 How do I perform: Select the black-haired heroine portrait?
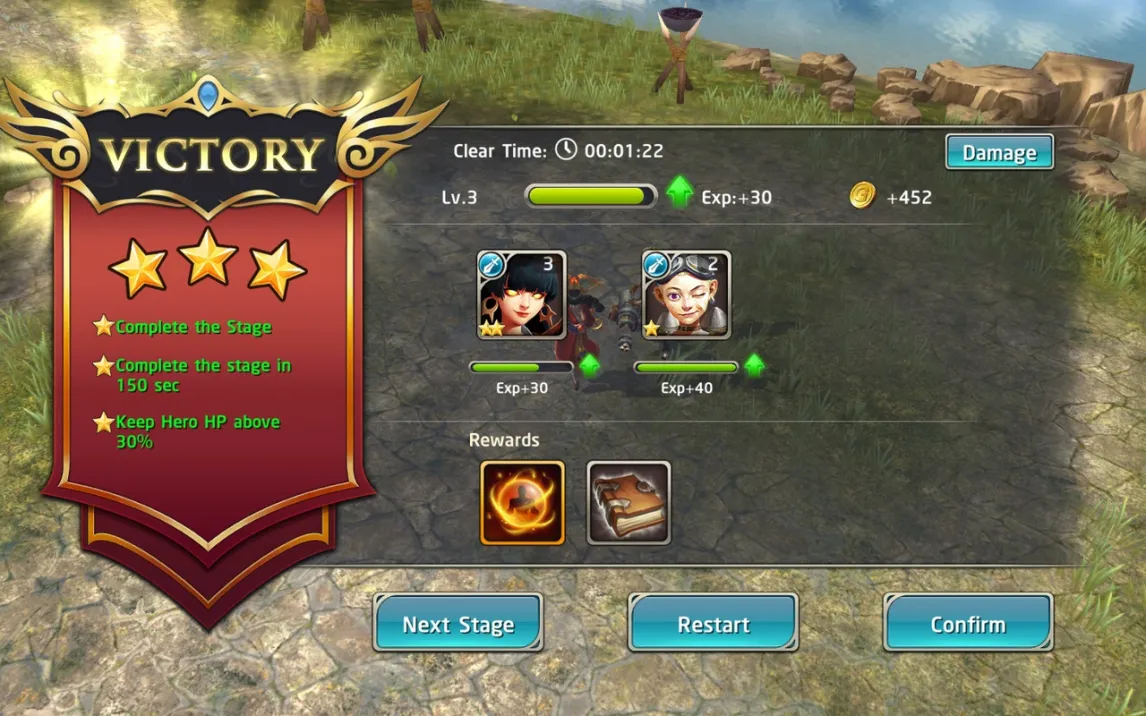point(522,295)
